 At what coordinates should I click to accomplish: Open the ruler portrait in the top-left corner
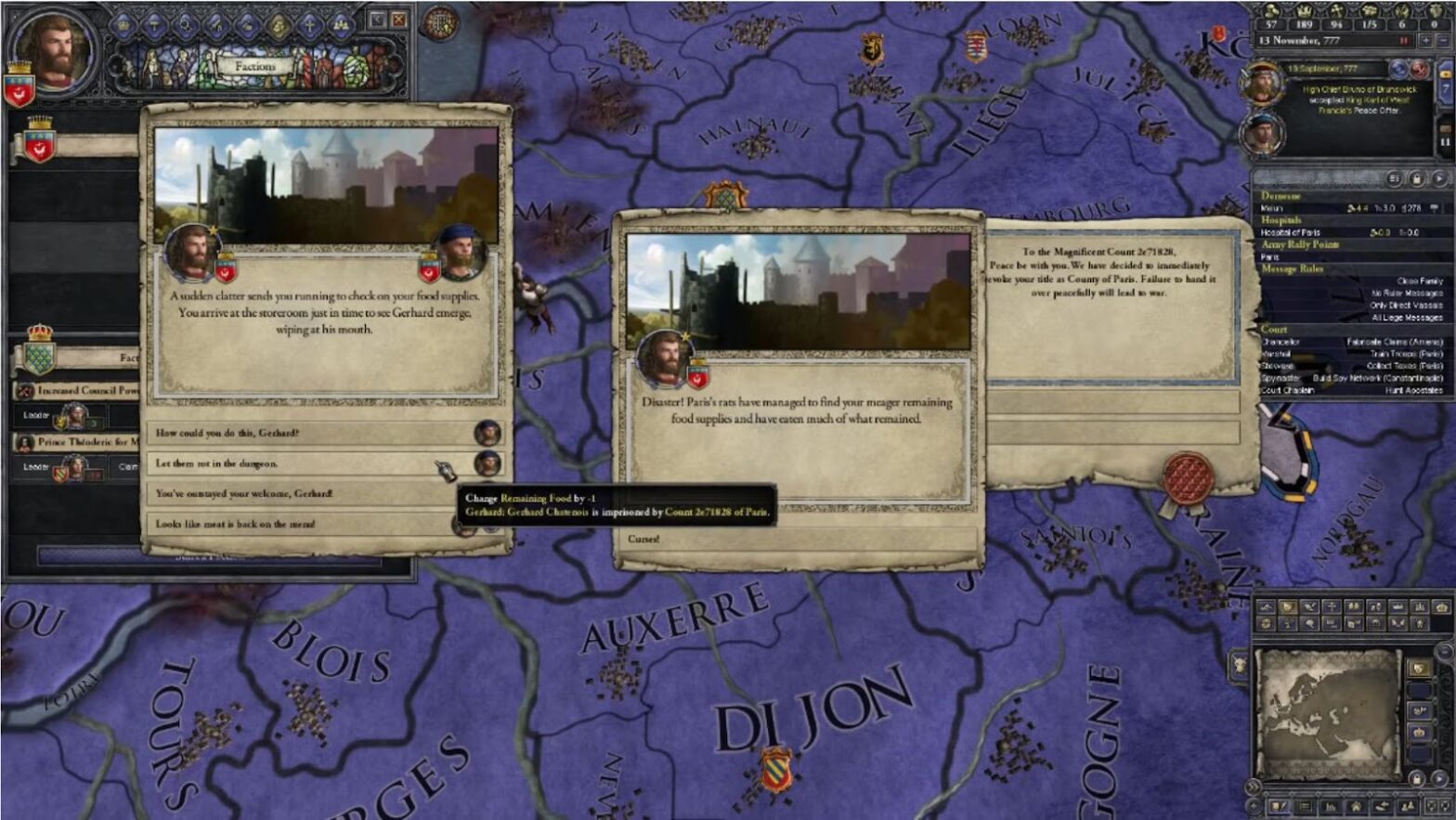point(54,49)
